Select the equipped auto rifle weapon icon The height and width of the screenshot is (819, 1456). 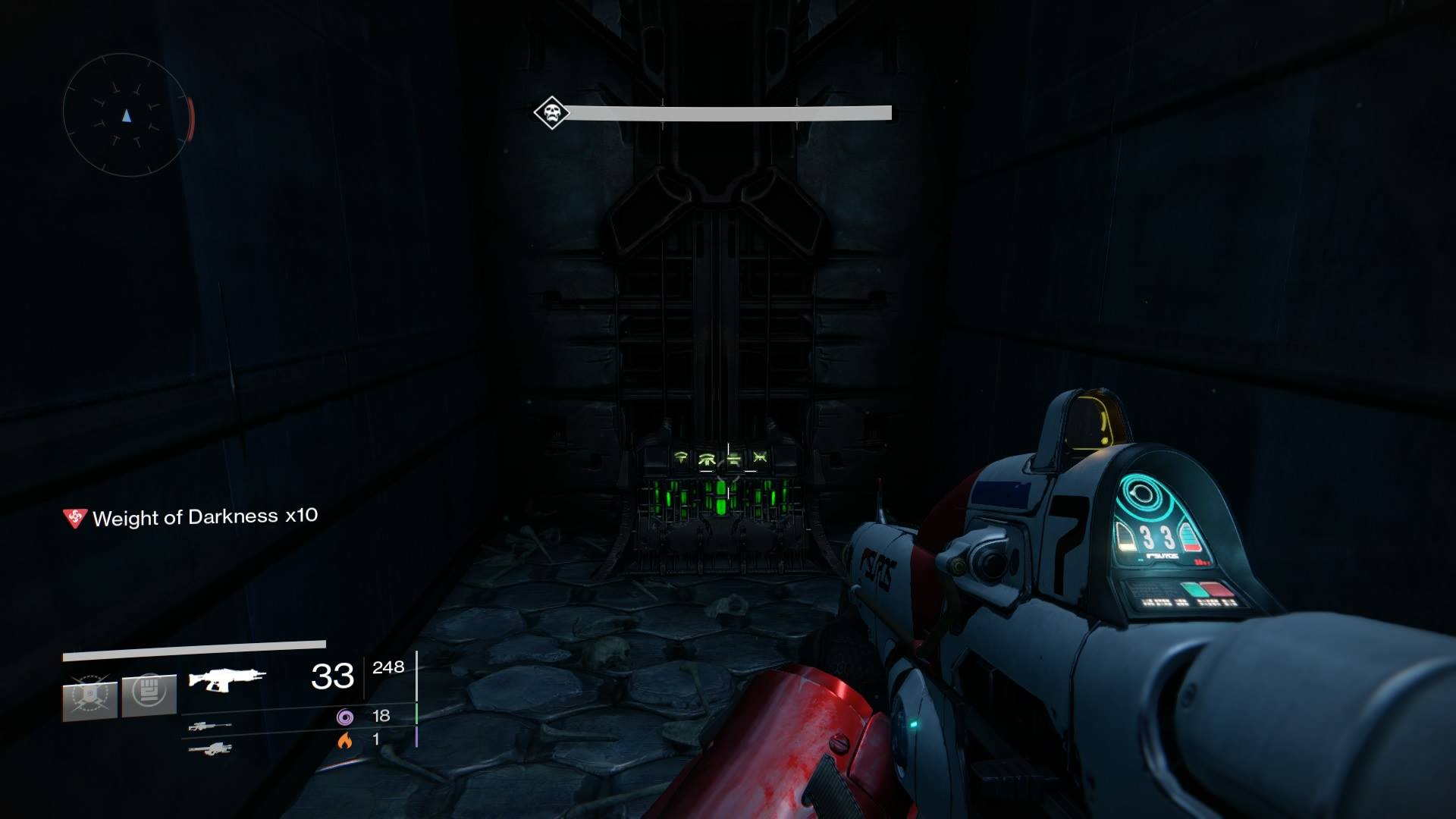tap(227, 678)
